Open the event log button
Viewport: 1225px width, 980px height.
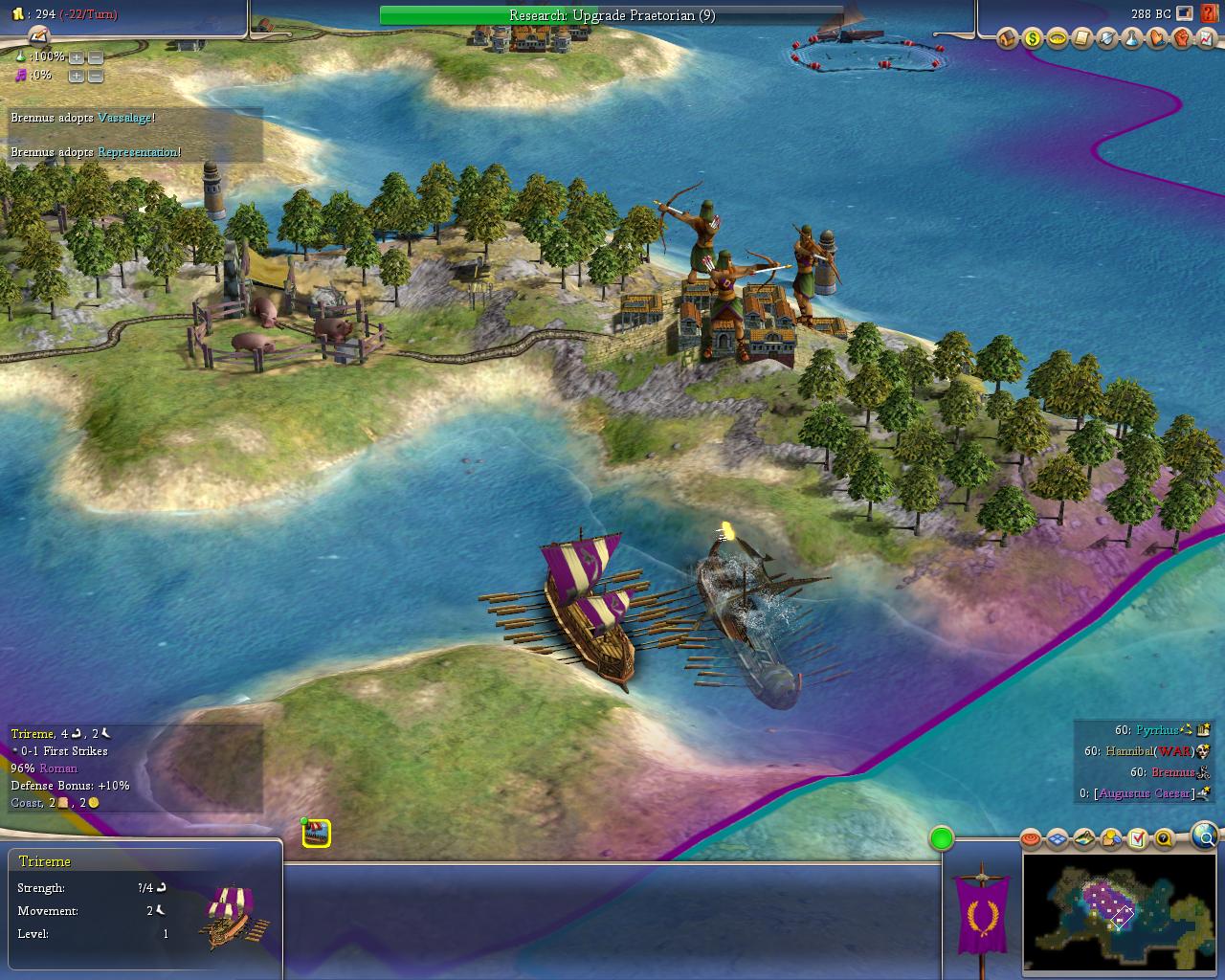point(37,36)
